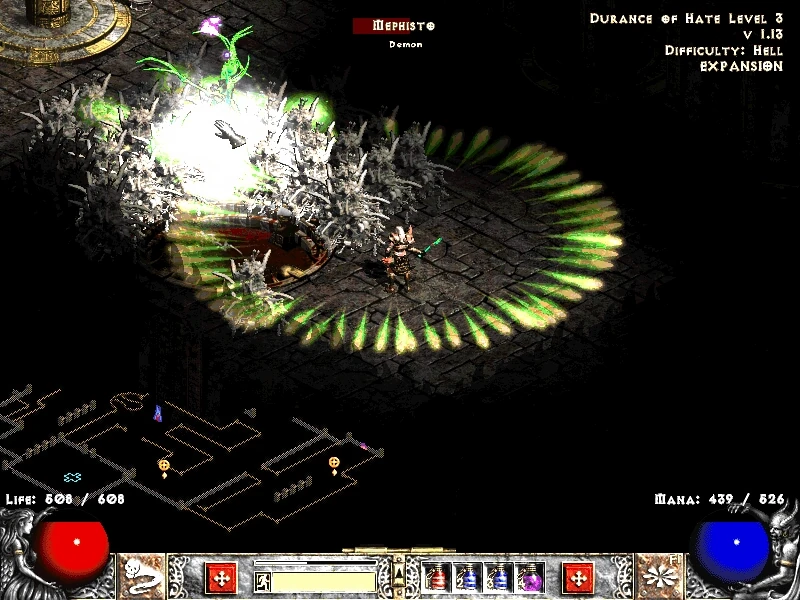Screen dimensions: 800x600
Task: Select the purple rejuvenation potion in belt
Action: 531,577
